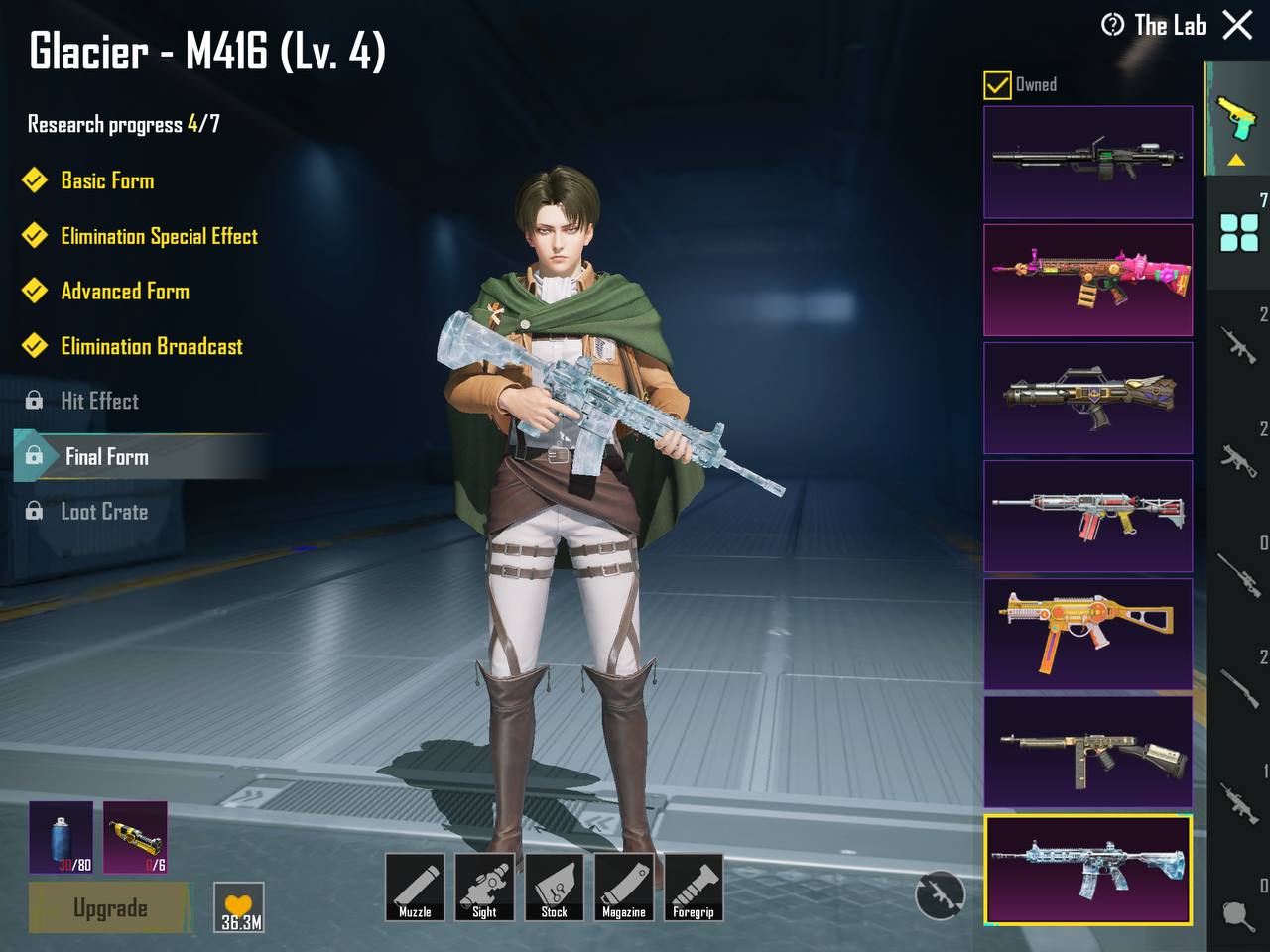Click the Upgrade button

[x=109, y=907]
